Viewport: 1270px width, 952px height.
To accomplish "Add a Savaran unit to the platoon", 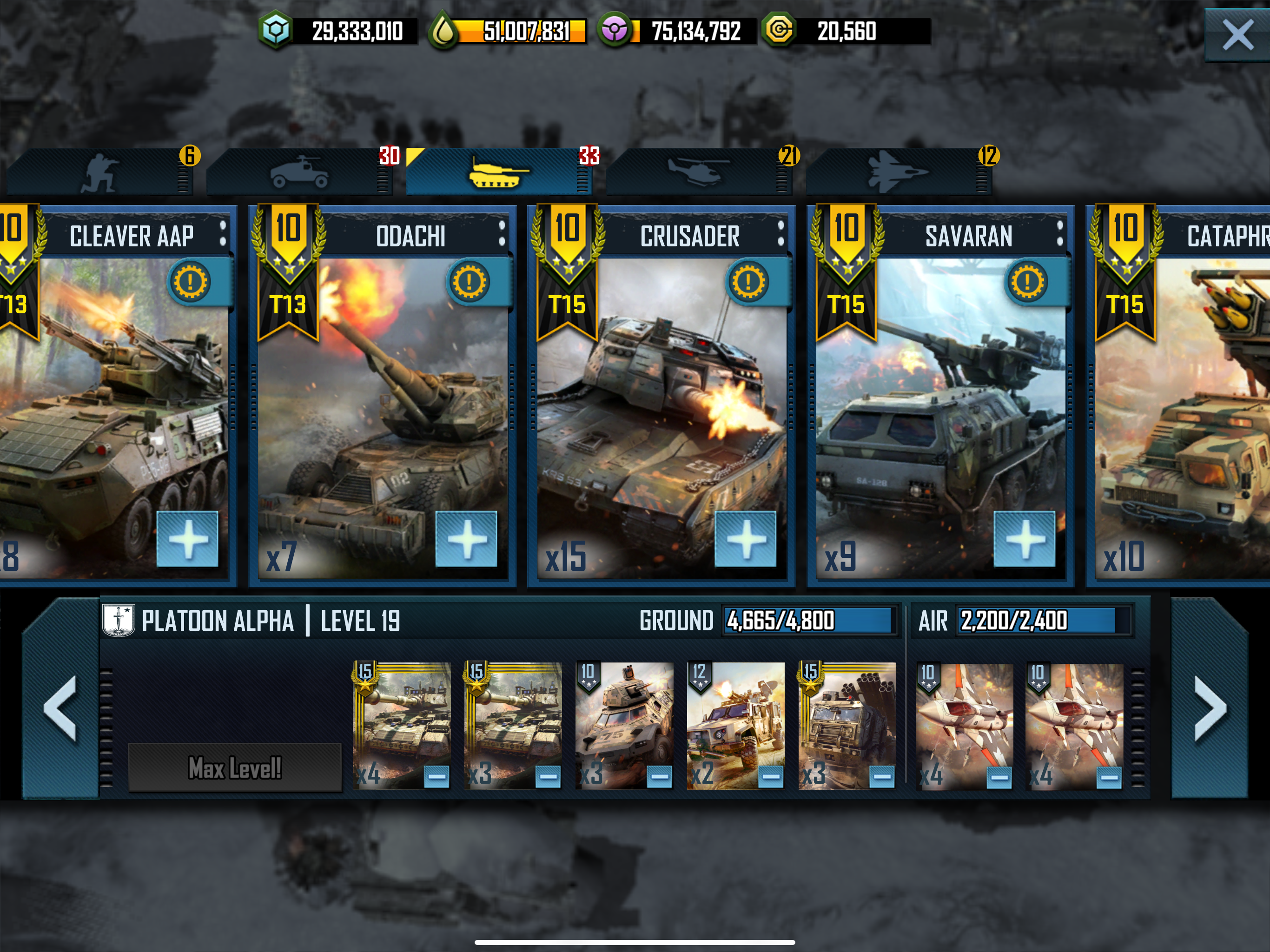I will [x=1024, y=539].
